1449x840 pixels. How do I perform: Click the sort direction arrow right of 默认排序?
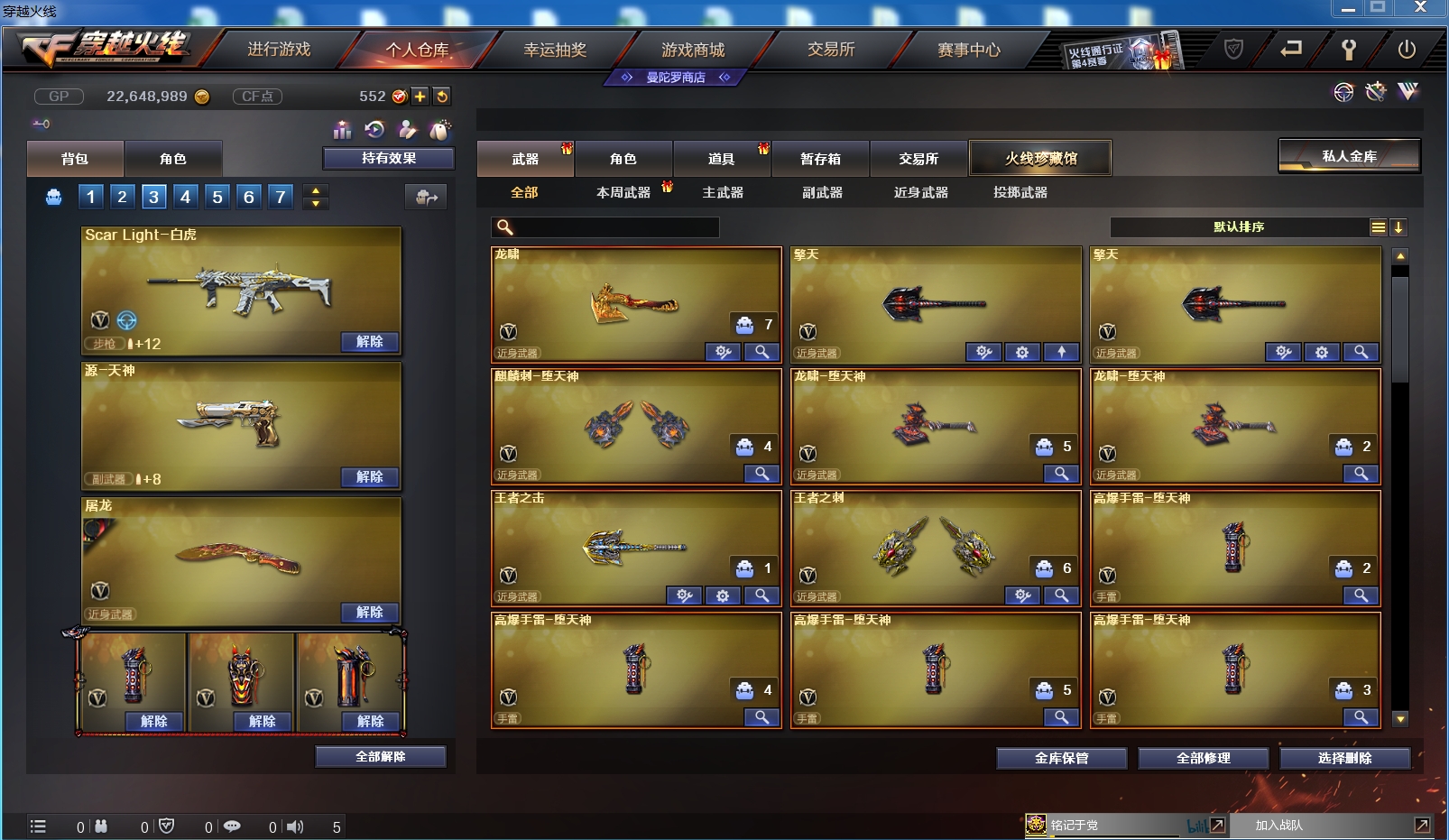click(x=1398, y=227)
